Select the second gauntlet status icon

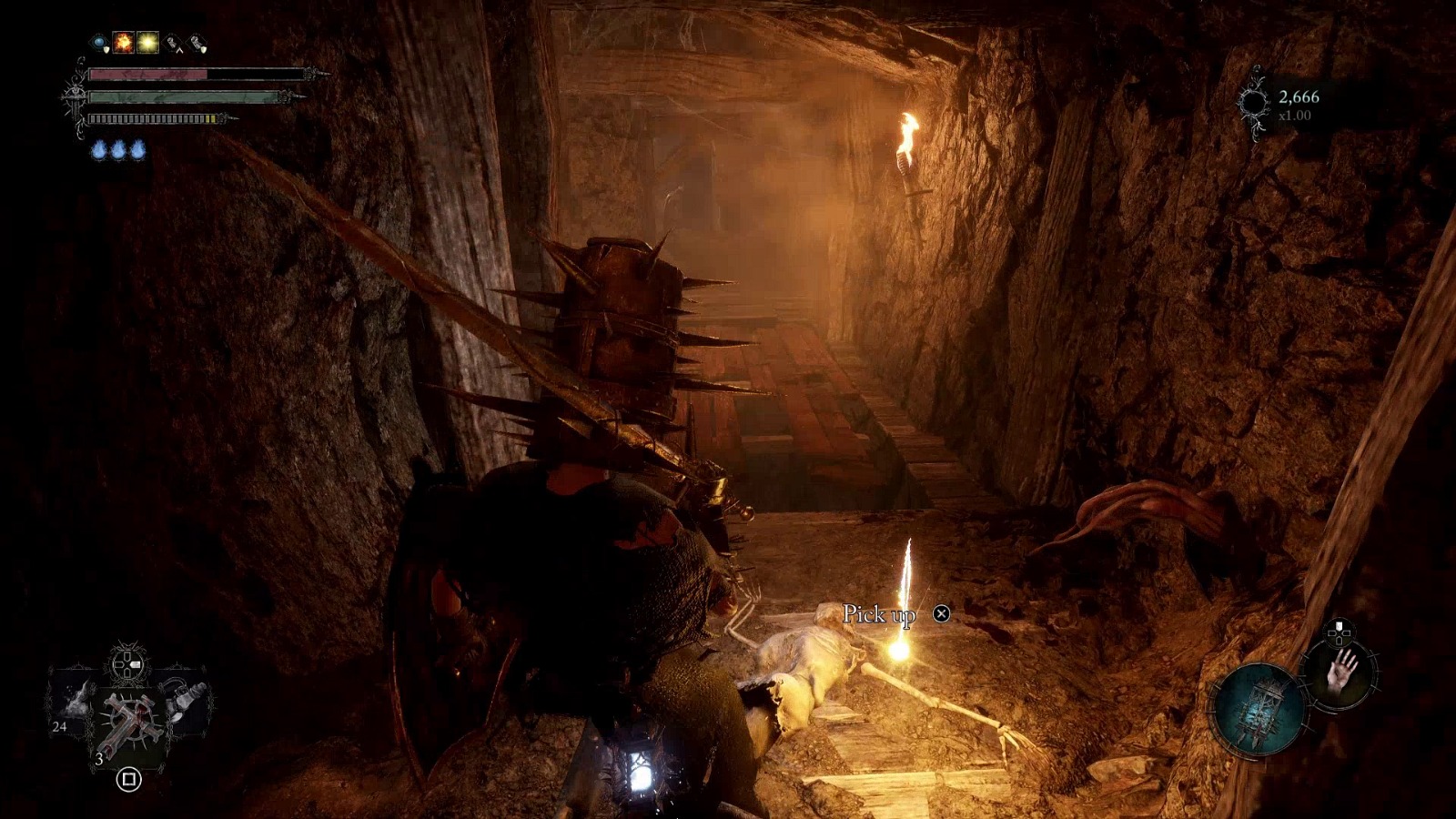195,42
